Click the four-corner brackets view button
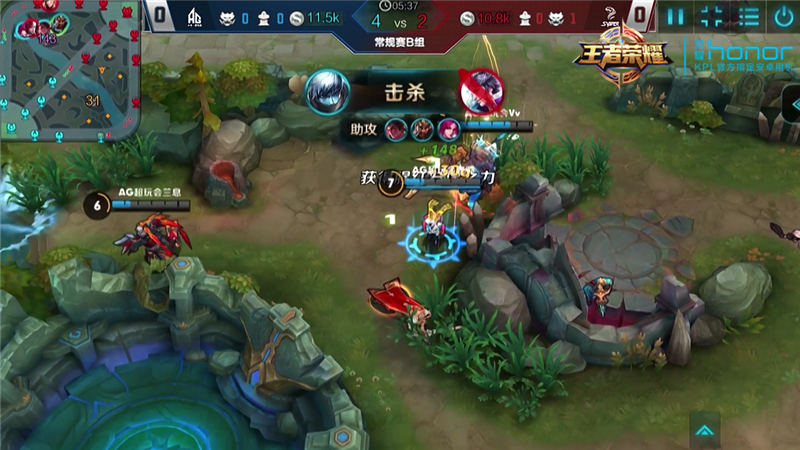This screenshot has width=800, height=450. point(711,16)
